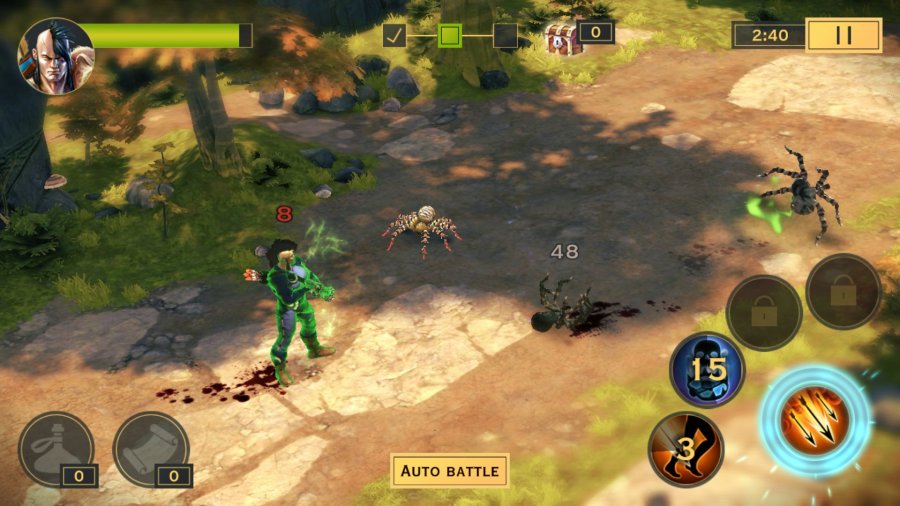
Task: Activate the glowing claw slash attack
Action: tap(814, 420)
